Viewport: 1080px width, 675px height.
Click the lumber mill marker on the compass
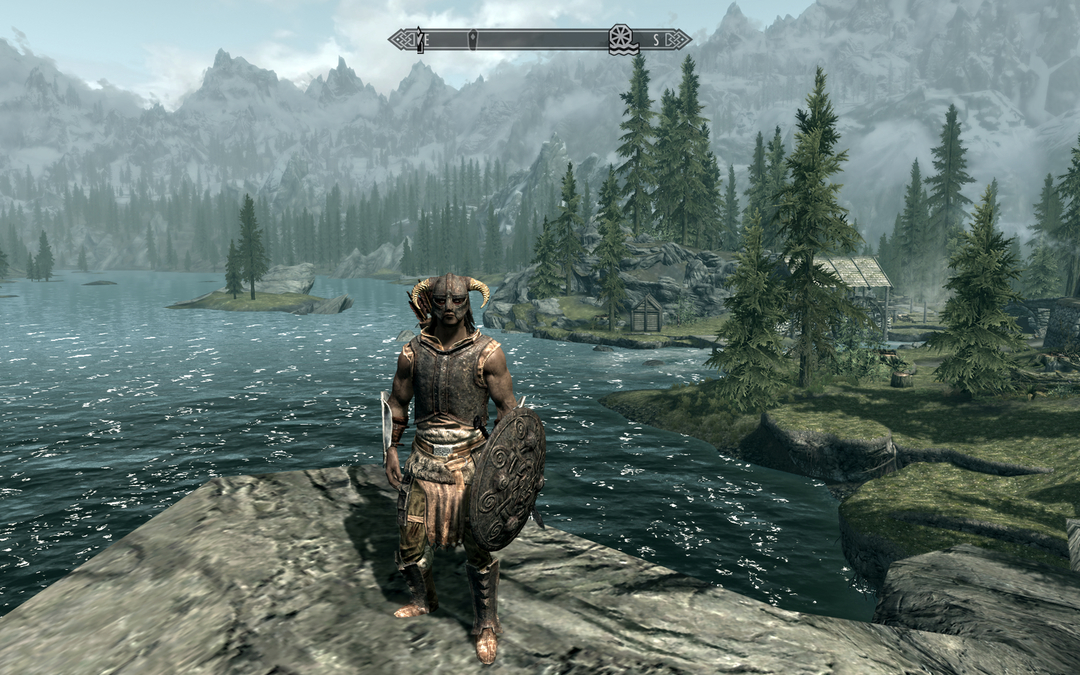coord(621,39)
